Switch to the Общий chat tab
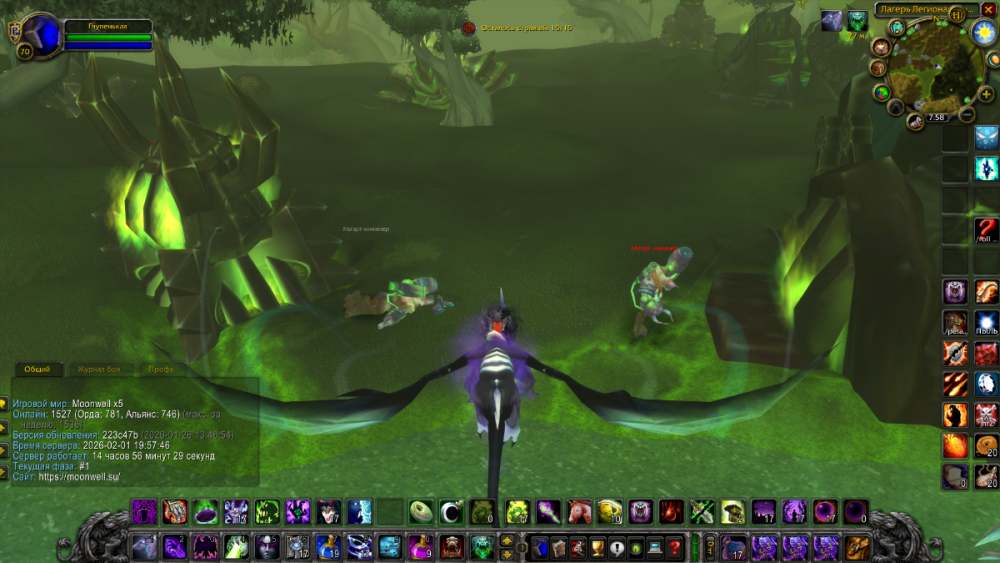 (x=37, y=369)
